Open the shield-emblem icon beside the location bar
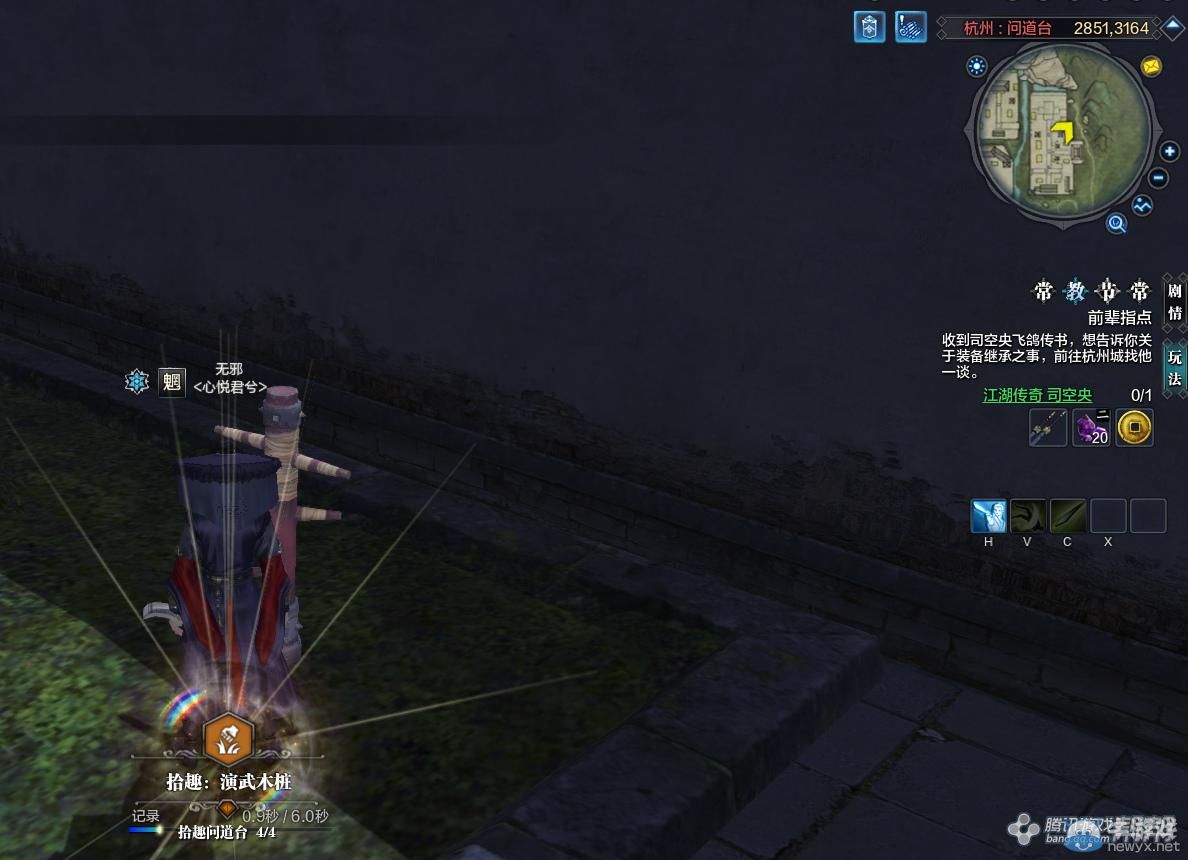The height and width of the screenshot is (860, 1188). [869, 27]
